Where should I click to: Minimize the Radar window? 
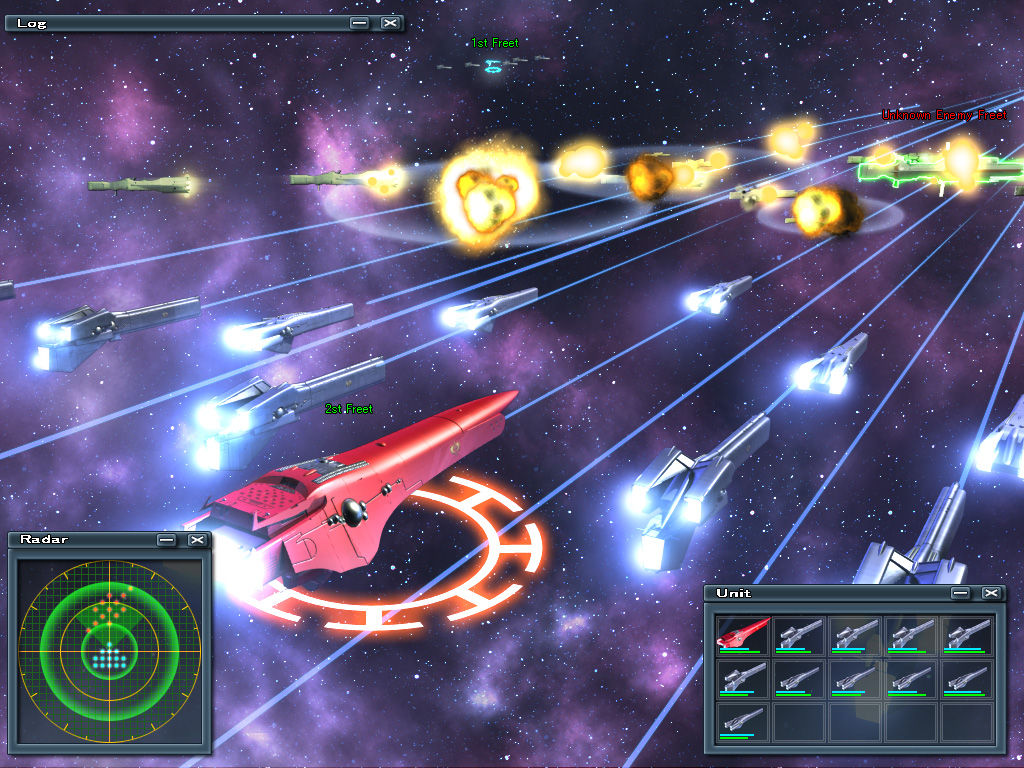pyautogui.click(x=167, y=540)
